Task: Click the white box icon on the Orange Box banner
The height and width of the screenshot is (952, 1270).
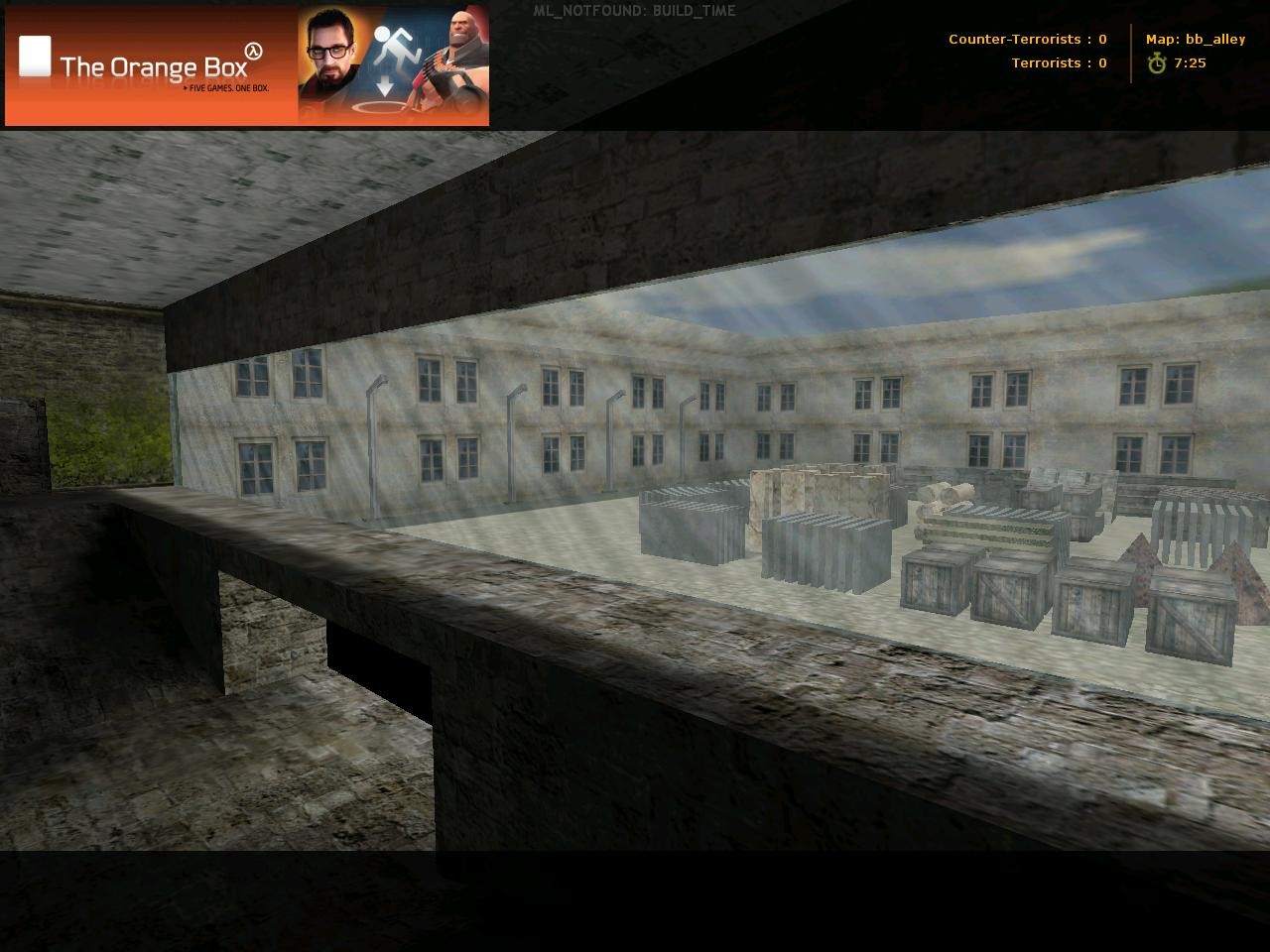Action: pos(35,55)
